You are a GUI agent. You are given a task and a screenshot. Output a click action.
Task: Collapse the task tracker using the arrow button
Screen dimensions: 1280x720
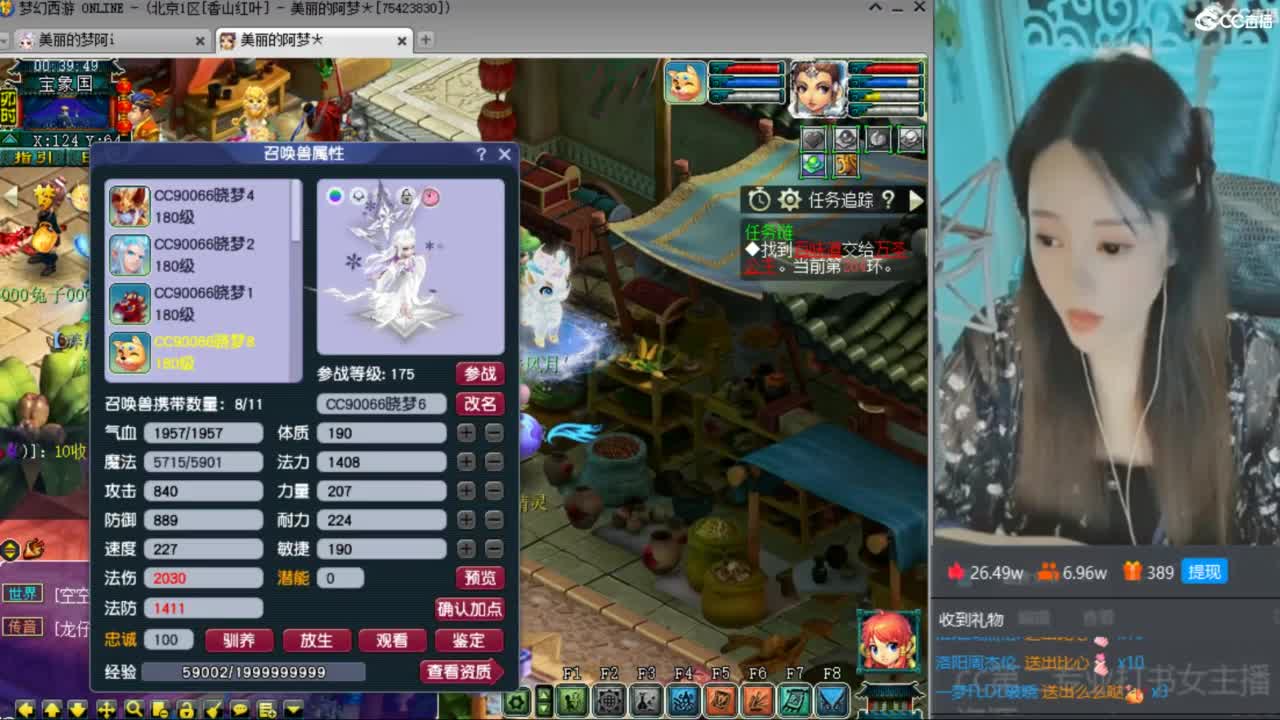[916, 199]
